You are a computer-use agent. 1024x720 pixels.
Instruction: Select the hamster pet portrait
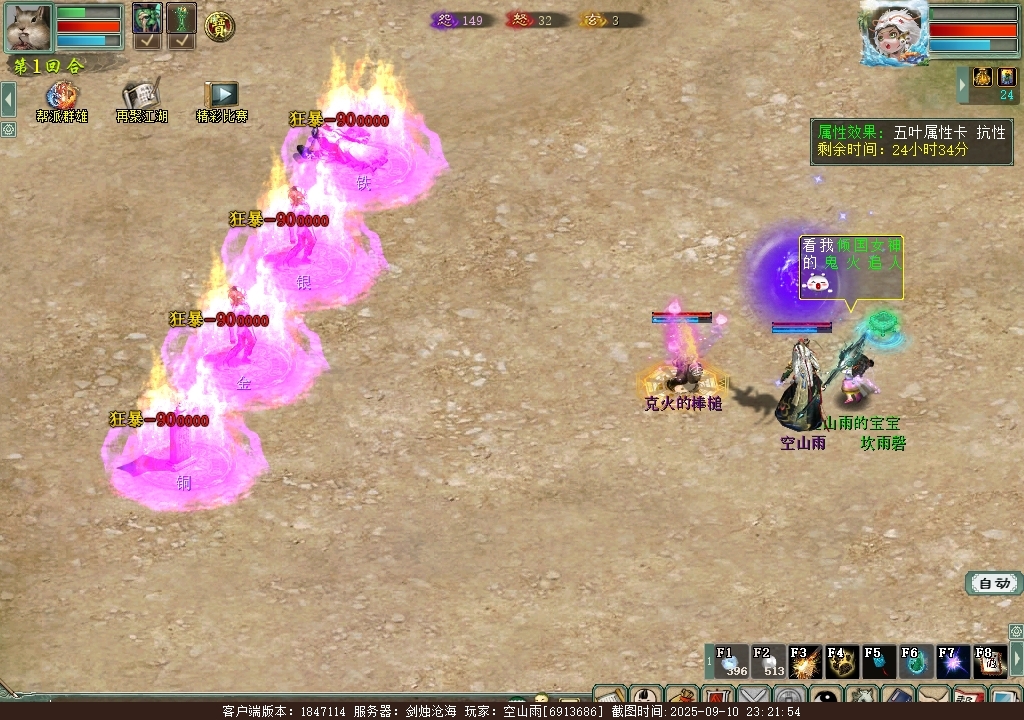tap(27, 27)
